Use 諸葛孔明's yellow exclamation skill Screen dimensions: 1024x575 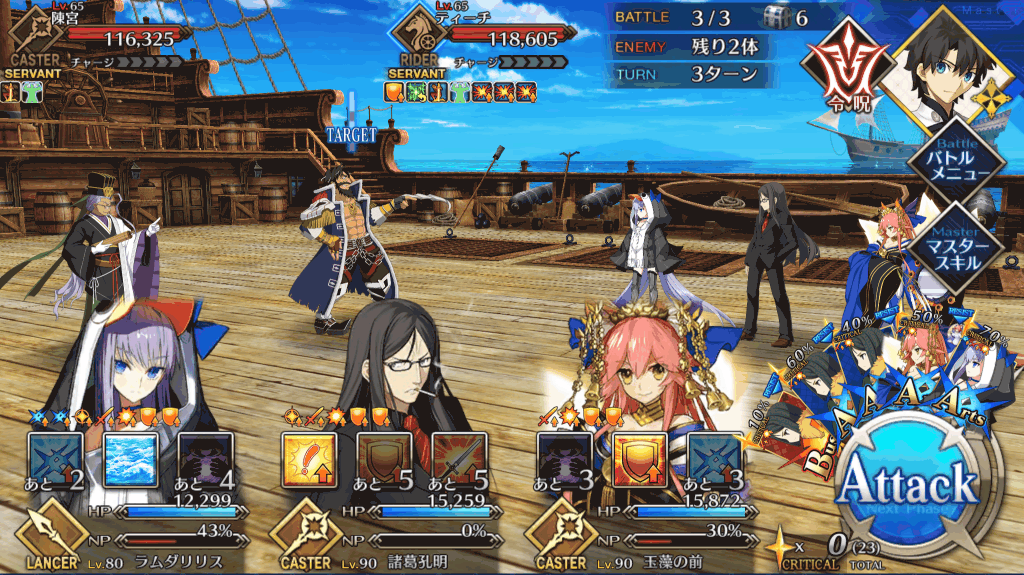coord(309,459)
